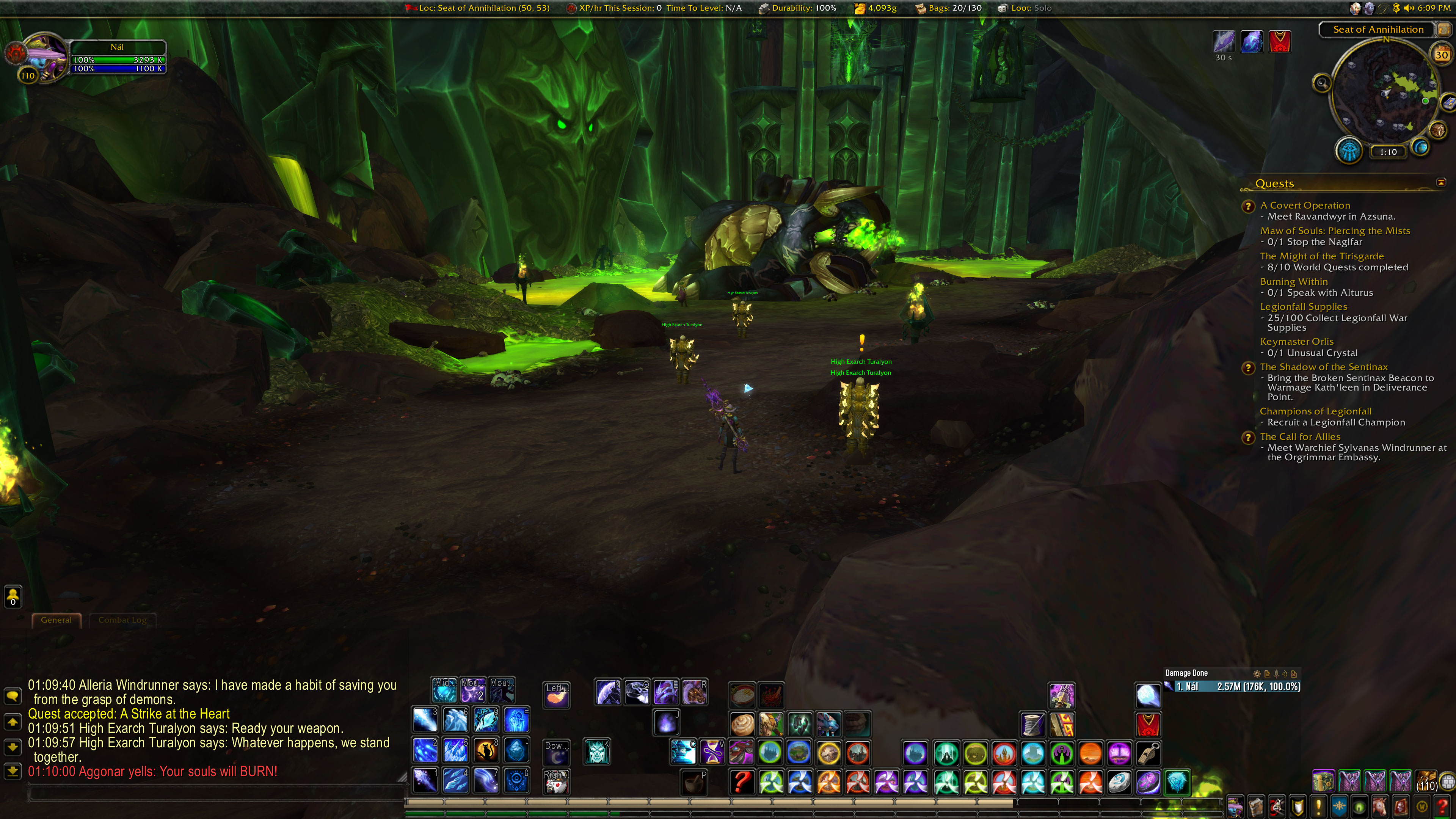This screenshot has width=1456, height=819.
Task: Open the green treasure chest backpack bag
Action: (1323, 782)
